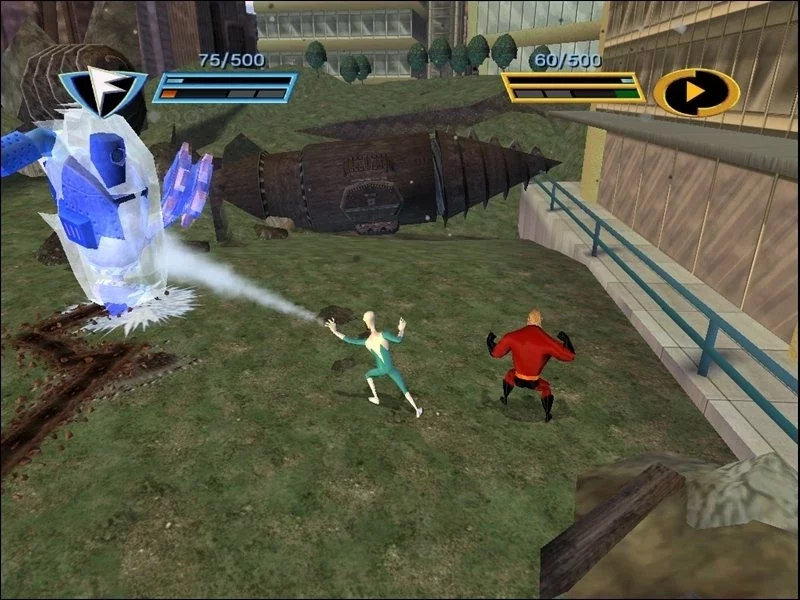Screen dimensions: 800x600
Task: Click the Mr. Incredible logo icon
Action: [x=696, y=92]
